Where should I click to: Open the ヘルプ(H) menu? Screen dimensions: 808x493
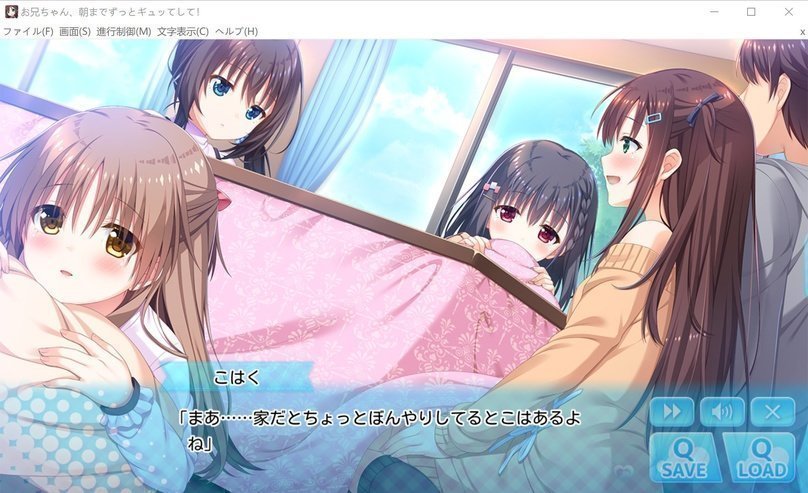coord(236,31)
